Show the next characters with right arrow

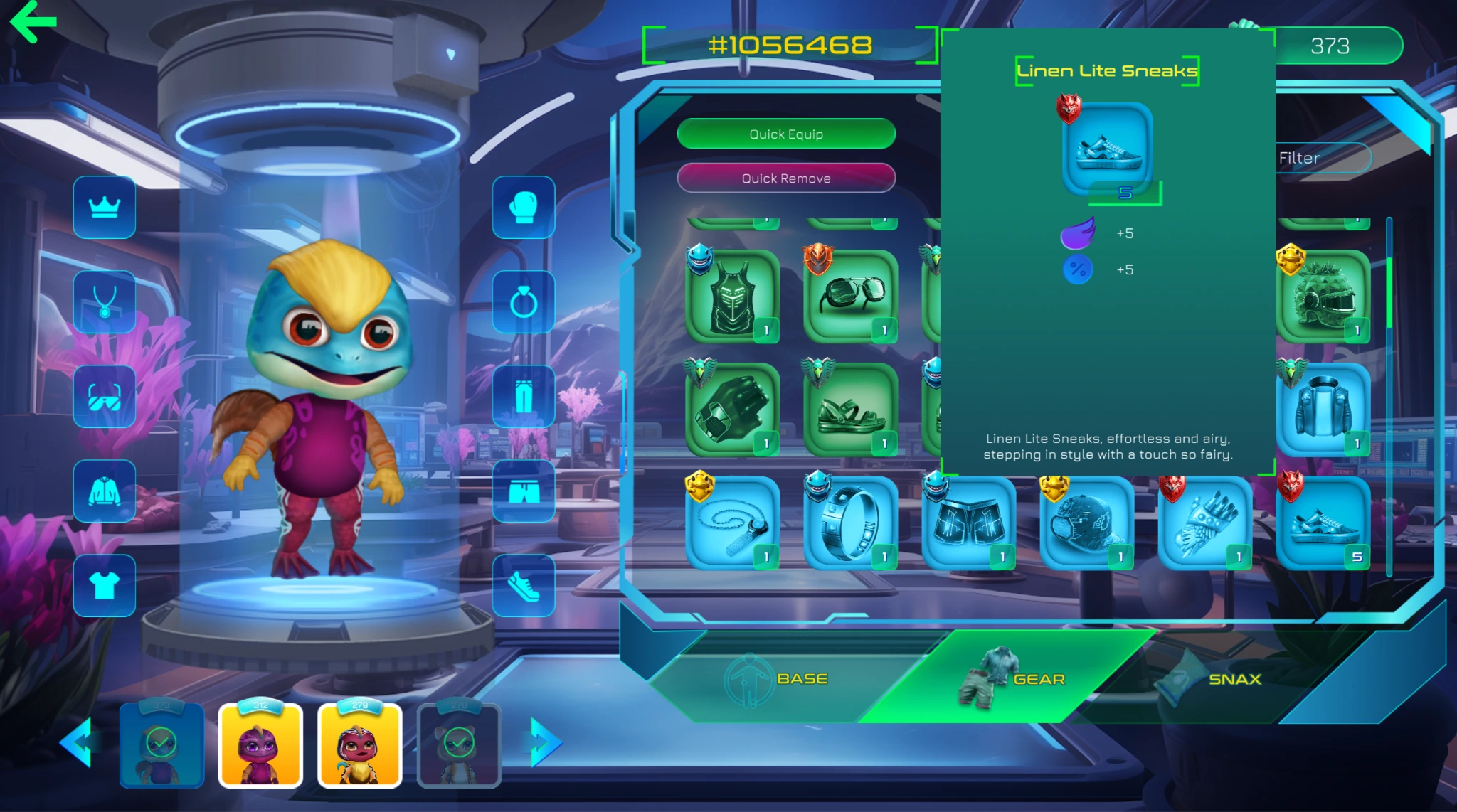pyautogui.click(x=546, y=742)
